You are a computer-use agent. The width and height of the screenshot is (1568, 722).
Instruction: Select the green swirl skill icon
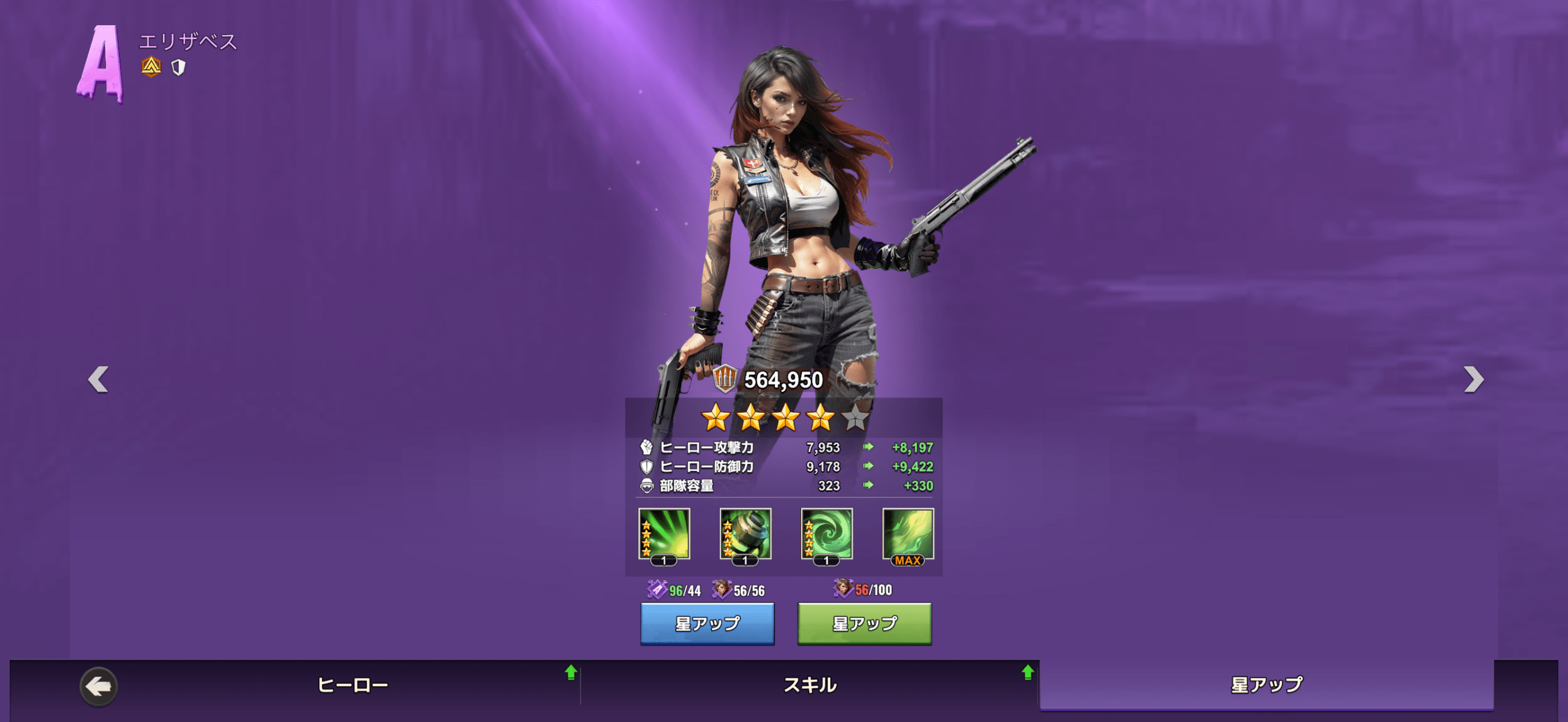(827, 534)
